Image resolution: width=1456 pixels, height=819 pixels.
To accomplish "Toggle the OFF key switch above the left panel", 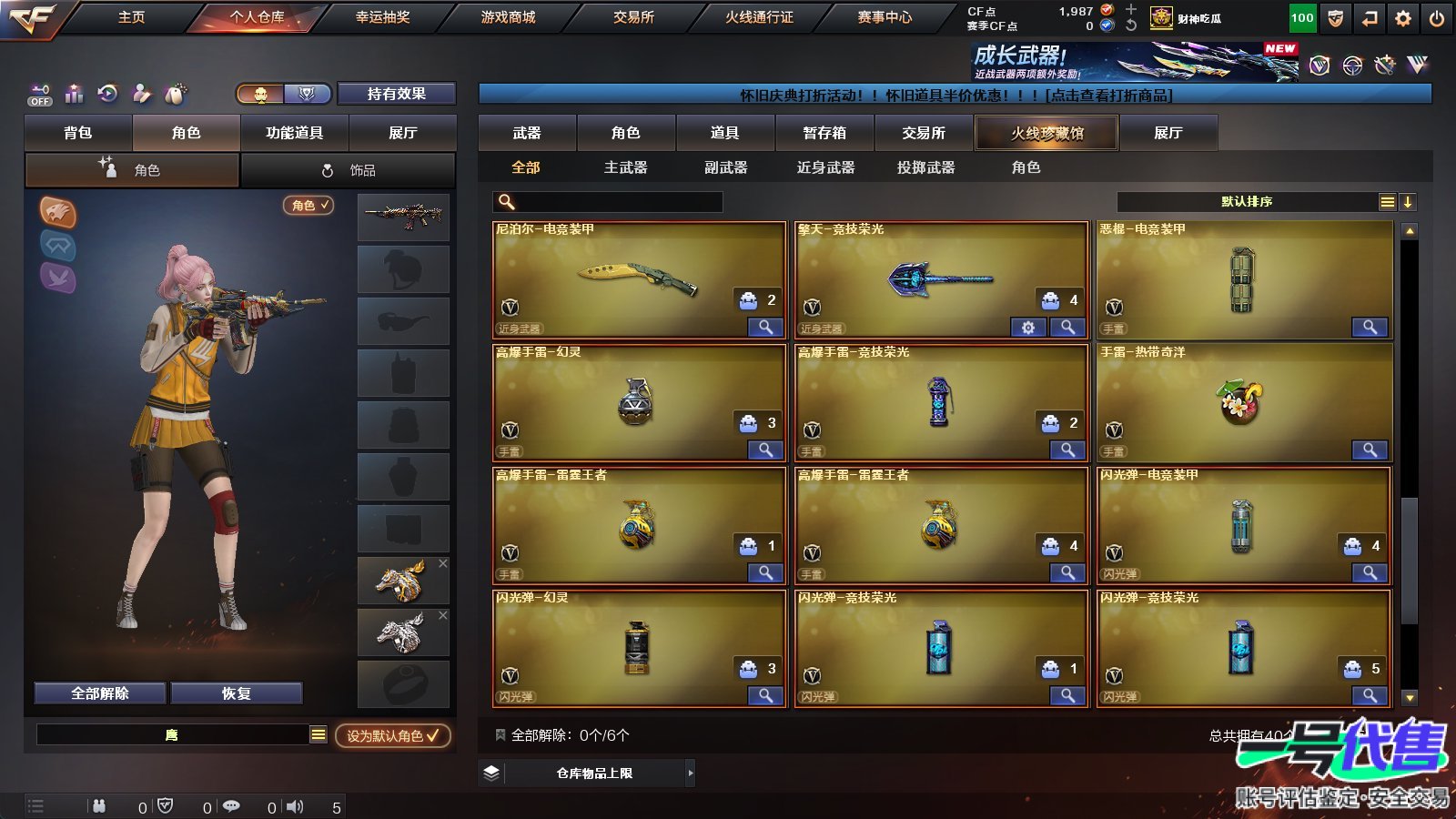I will 39,95.
